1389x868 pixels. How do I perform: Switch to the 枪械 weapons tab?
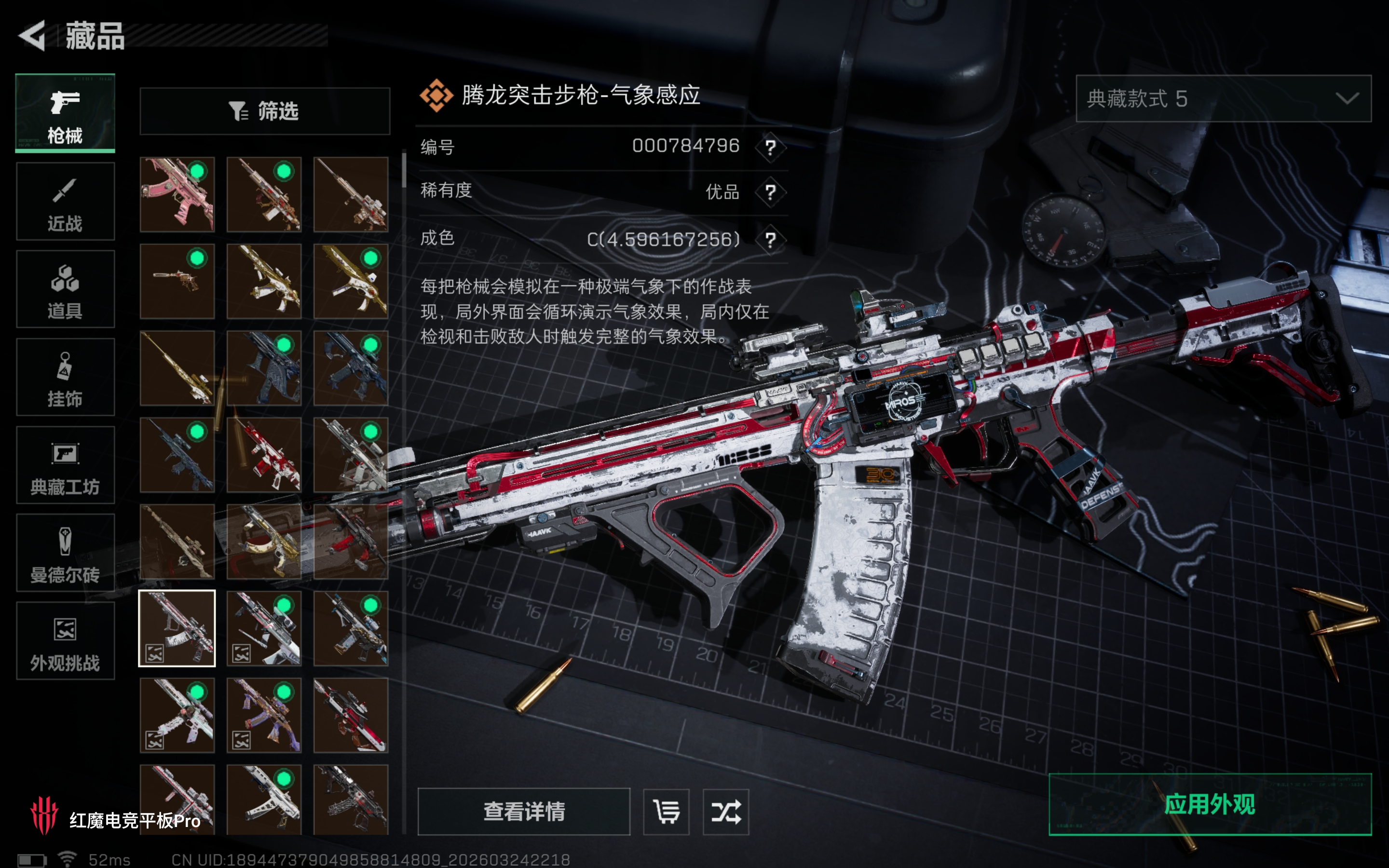[65, 113]
